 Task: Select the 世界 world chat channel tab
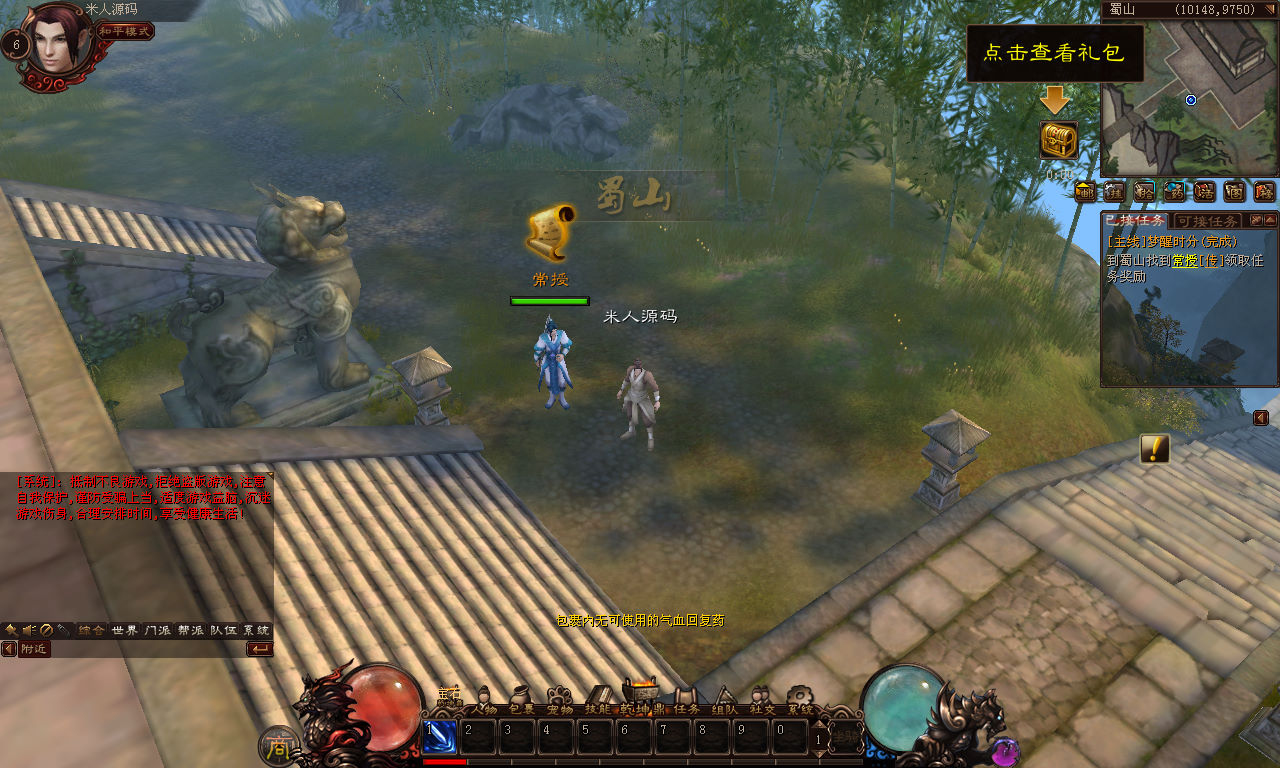point(125,630)
